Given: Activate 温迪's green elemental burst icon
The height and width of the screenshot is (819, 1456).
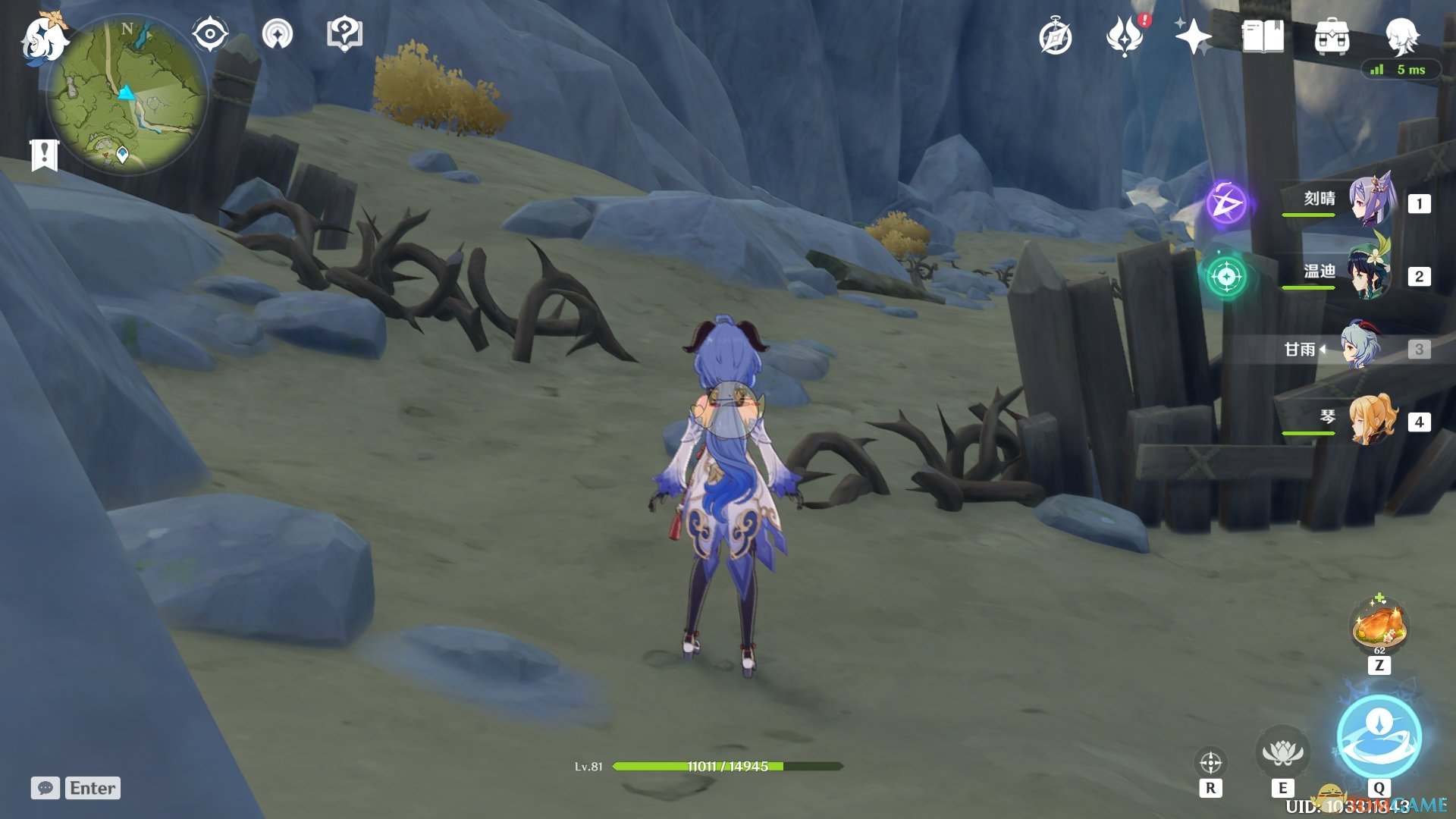Looking at the screenshot, I should (1226, 276).
